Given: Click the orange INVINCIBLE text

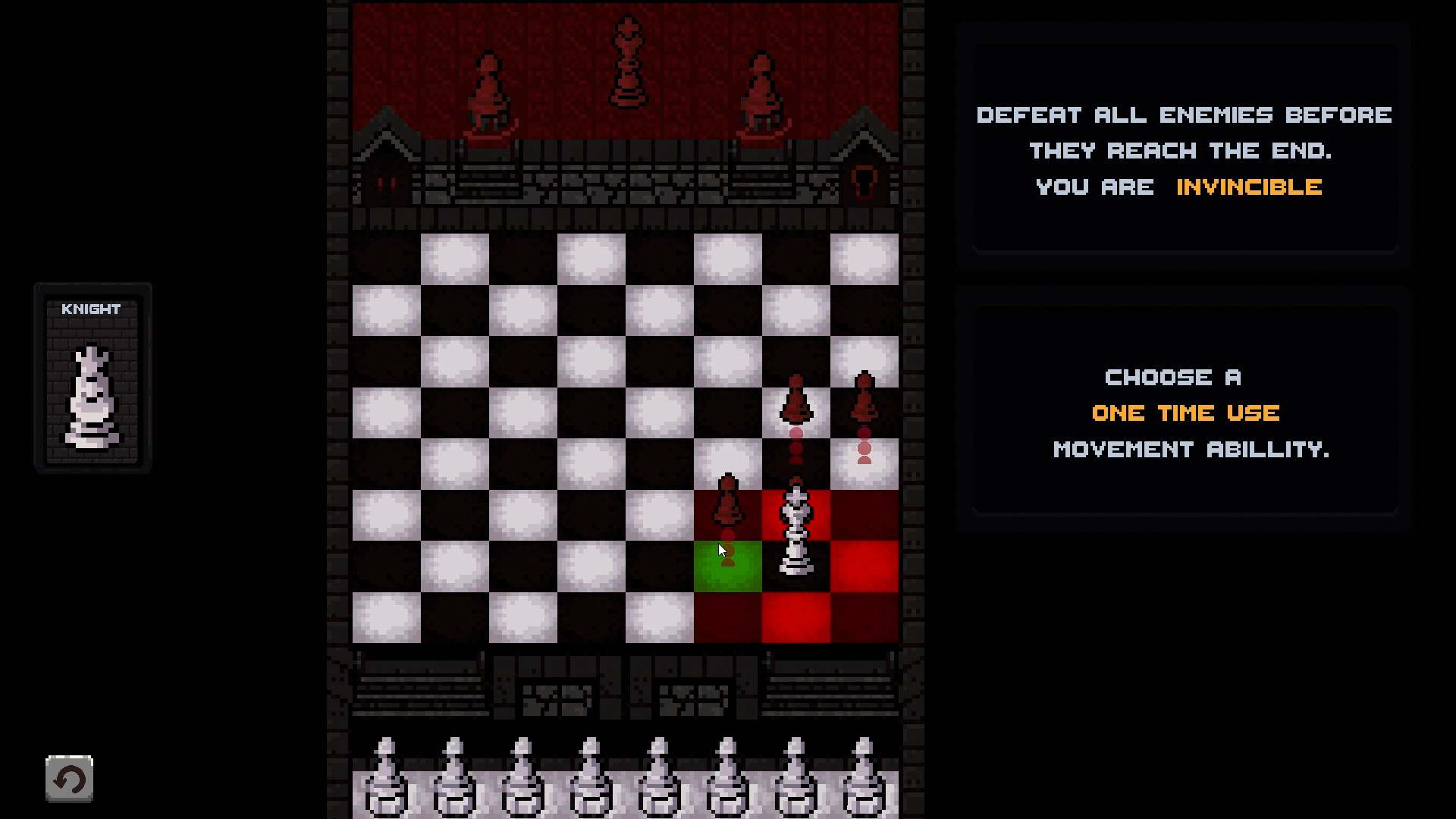Looking at the screenshot, I should [1248, 187].
